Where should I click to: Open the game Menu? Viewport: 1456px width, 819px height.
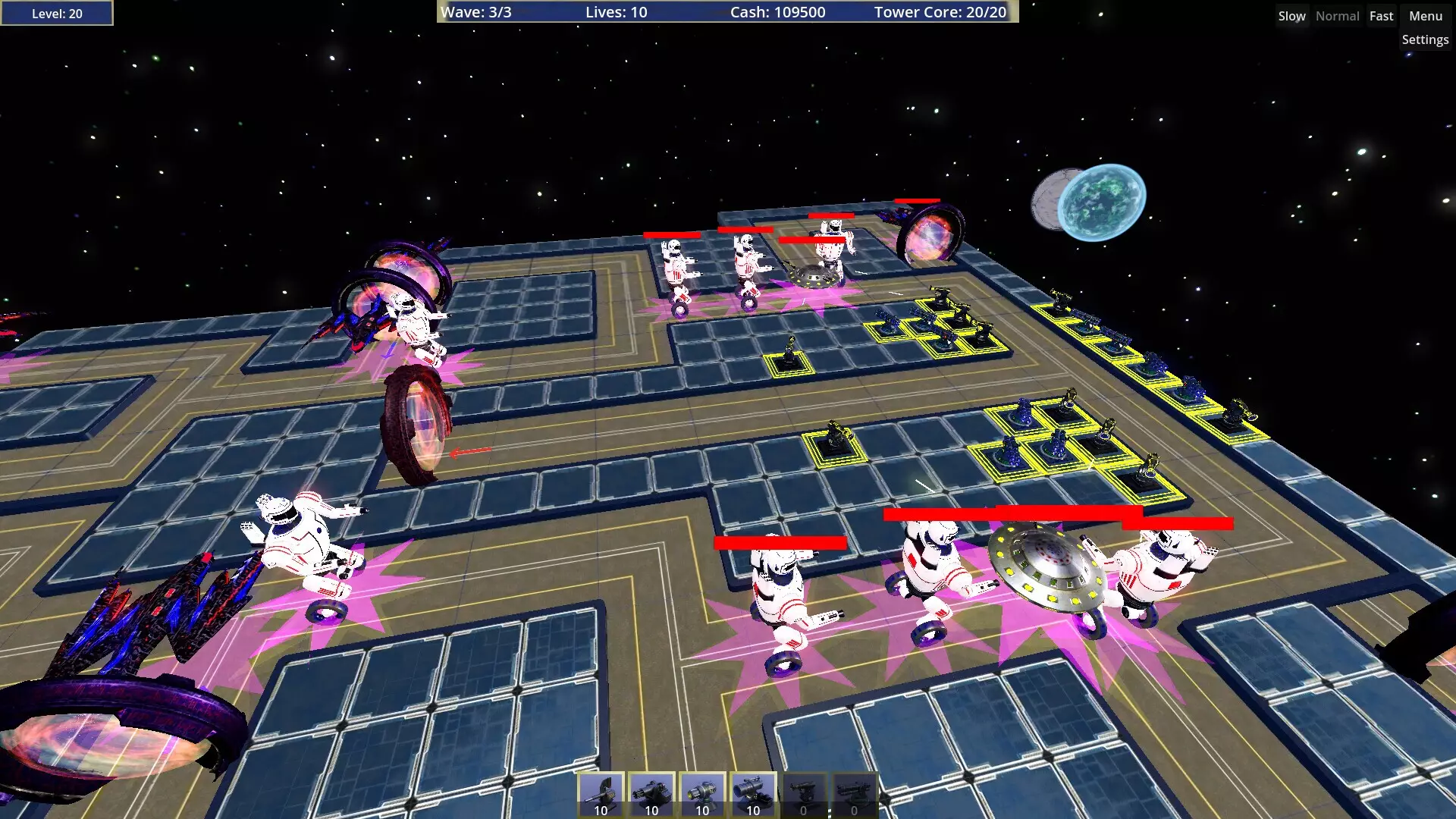(x=1425, y=15)
